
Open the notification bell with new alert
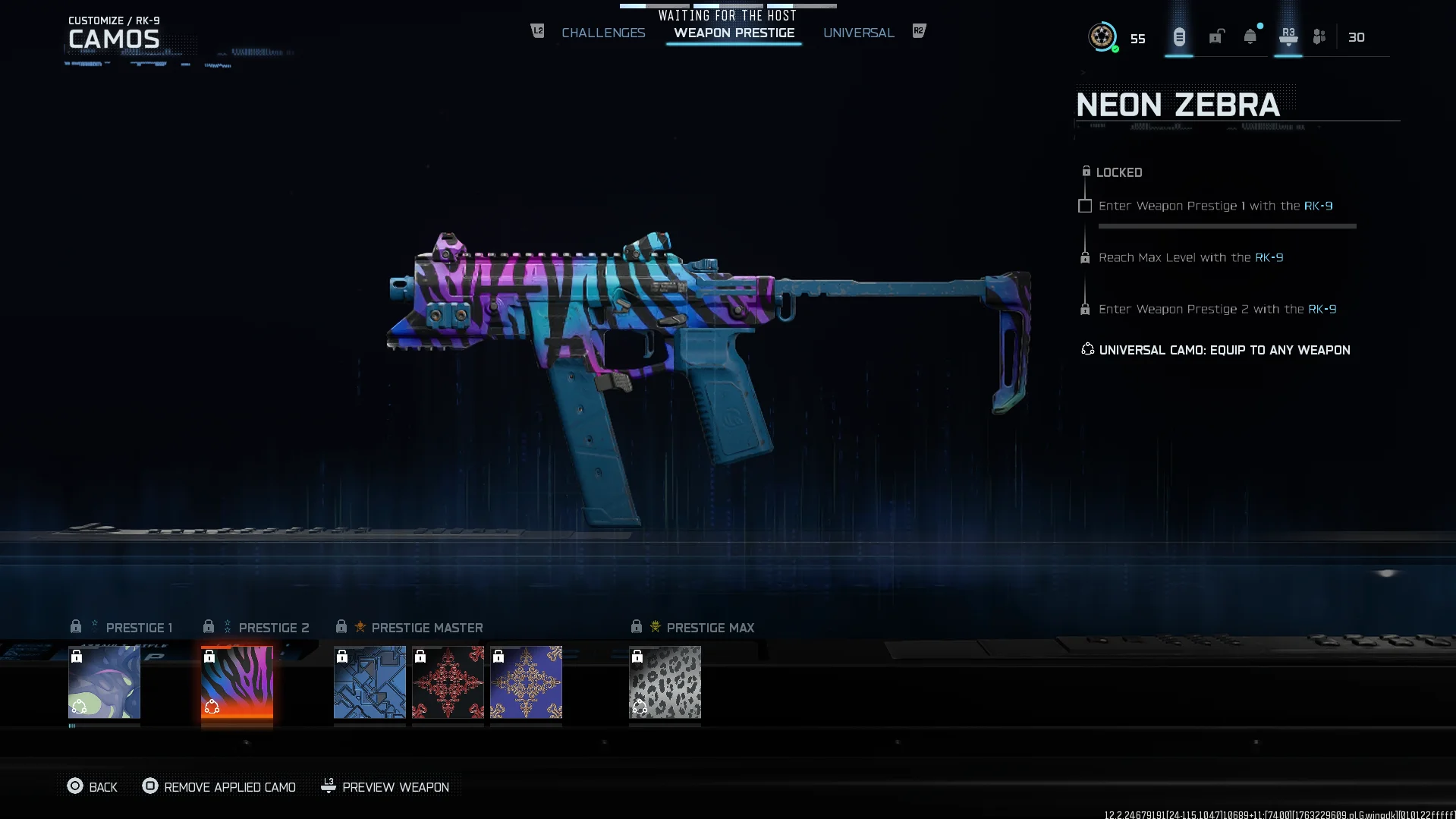click(x=1248, y=36)
